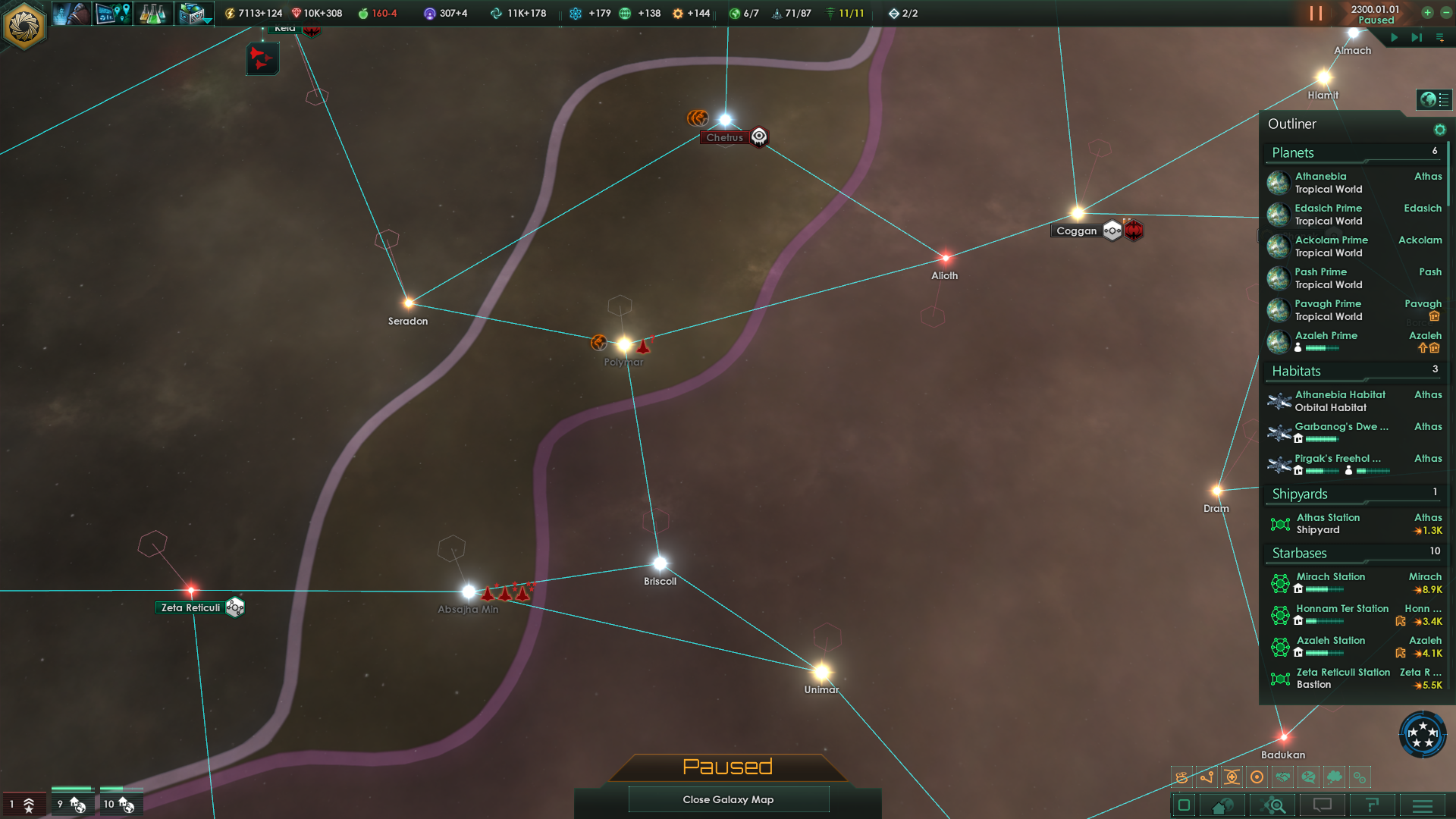Image resolution: width=1456 pixels, height=819 pixels.
Task: Open the government panel via leader portrait icon
Action: coord(71,13)
